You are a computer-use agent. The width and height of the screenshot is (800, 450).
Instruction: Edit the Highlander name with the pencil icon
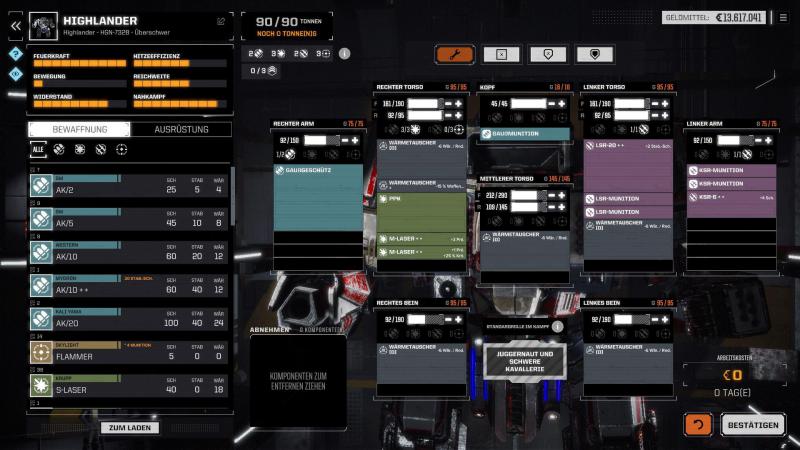point(221,20)
